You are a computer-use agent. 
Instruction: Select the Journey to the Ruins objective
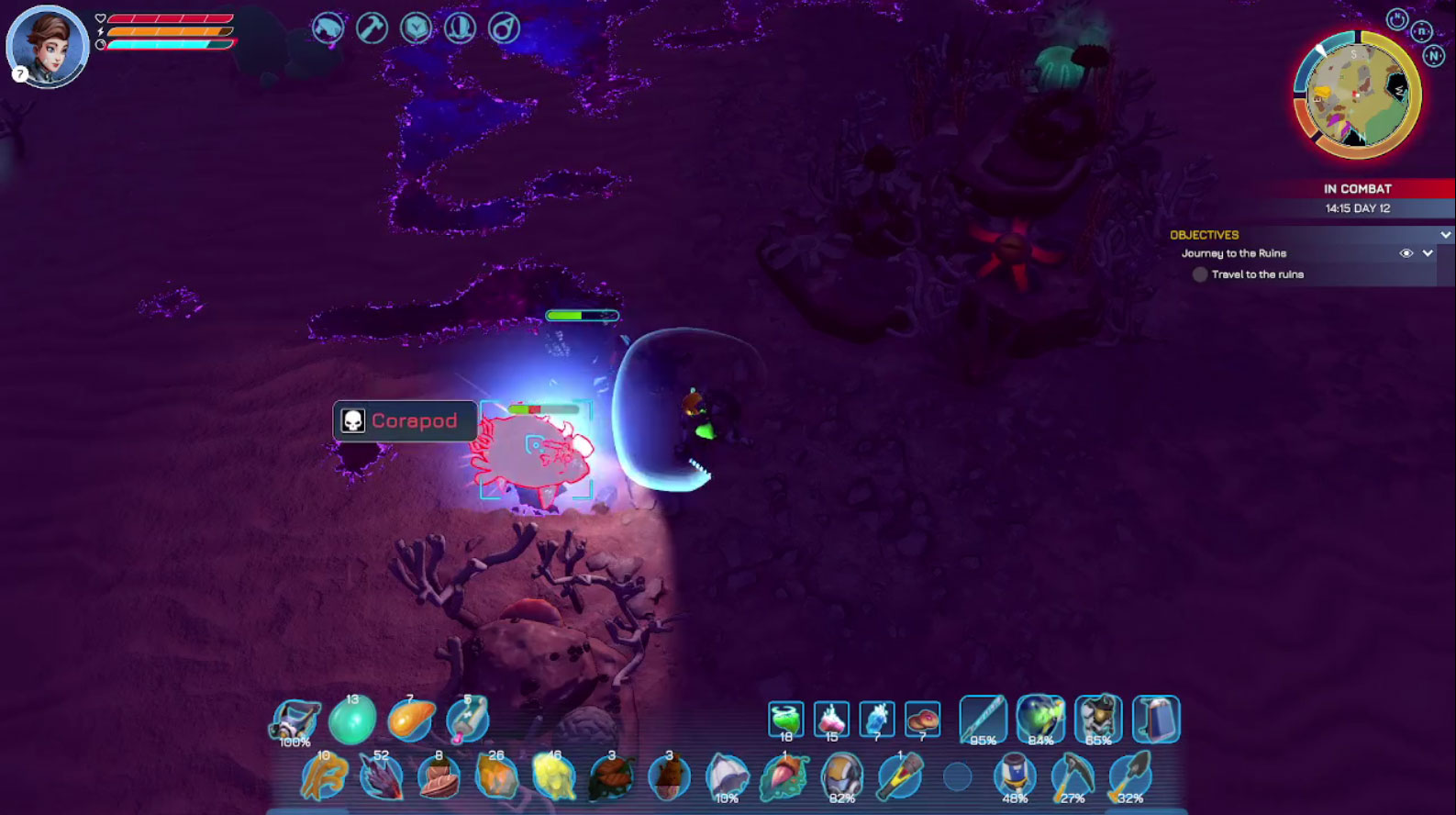pos(1234,253)
